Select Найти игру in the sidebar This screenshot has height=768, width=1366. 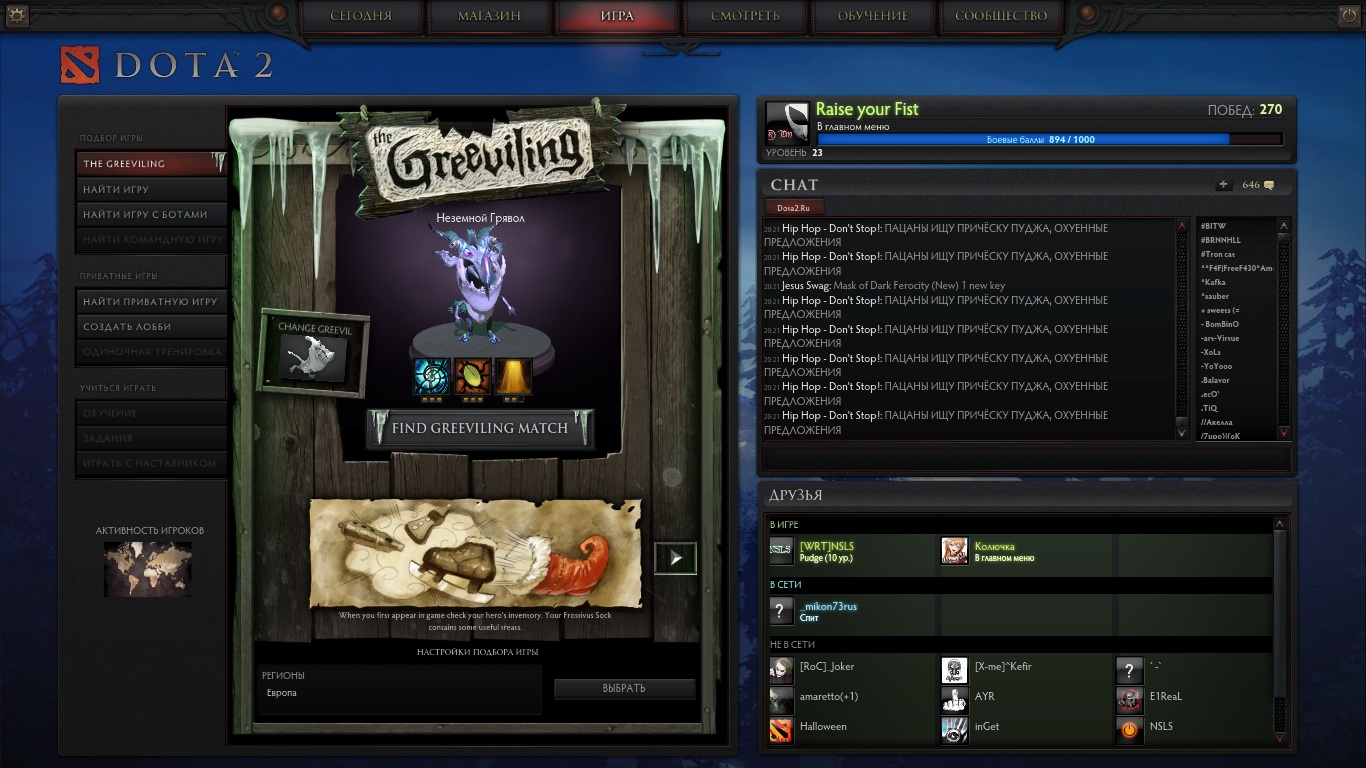151,189
